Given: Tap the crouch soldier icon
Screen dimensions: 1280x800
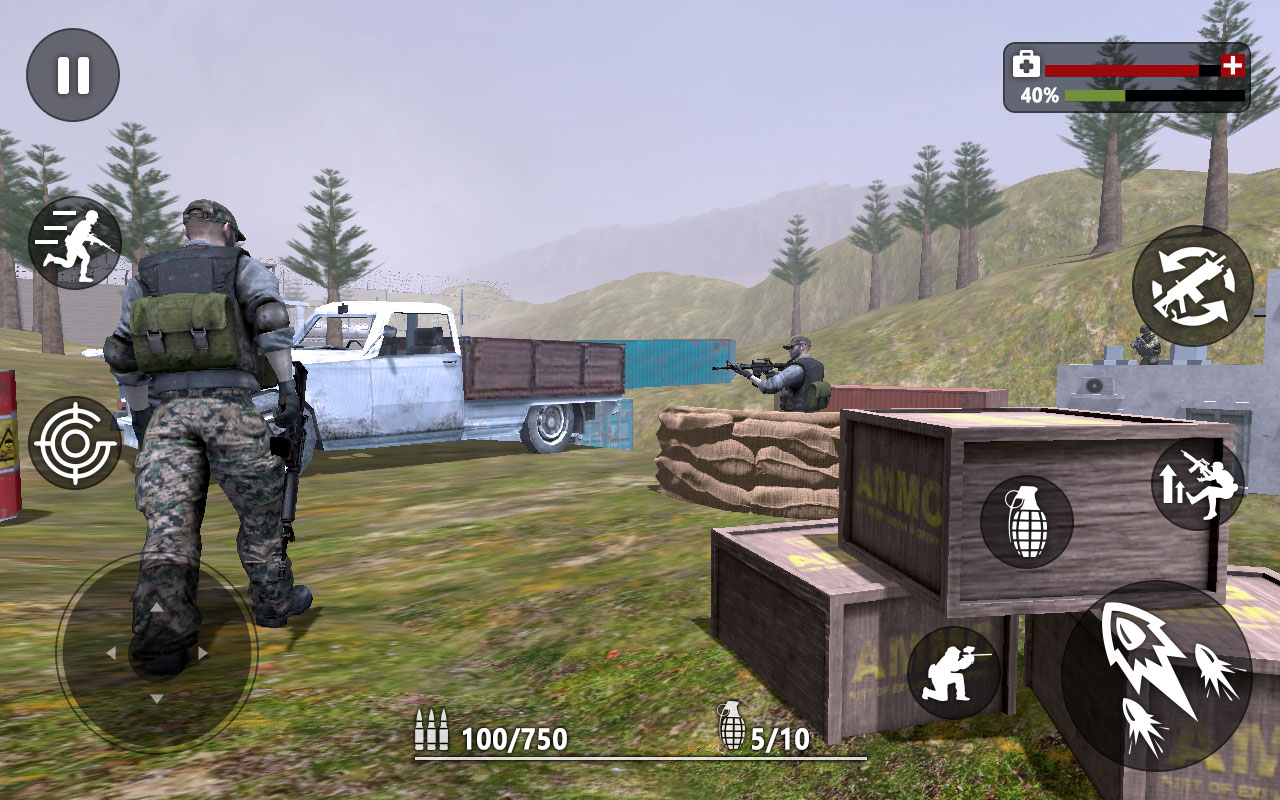Looking at the screenshot, I should click(953, 670).
